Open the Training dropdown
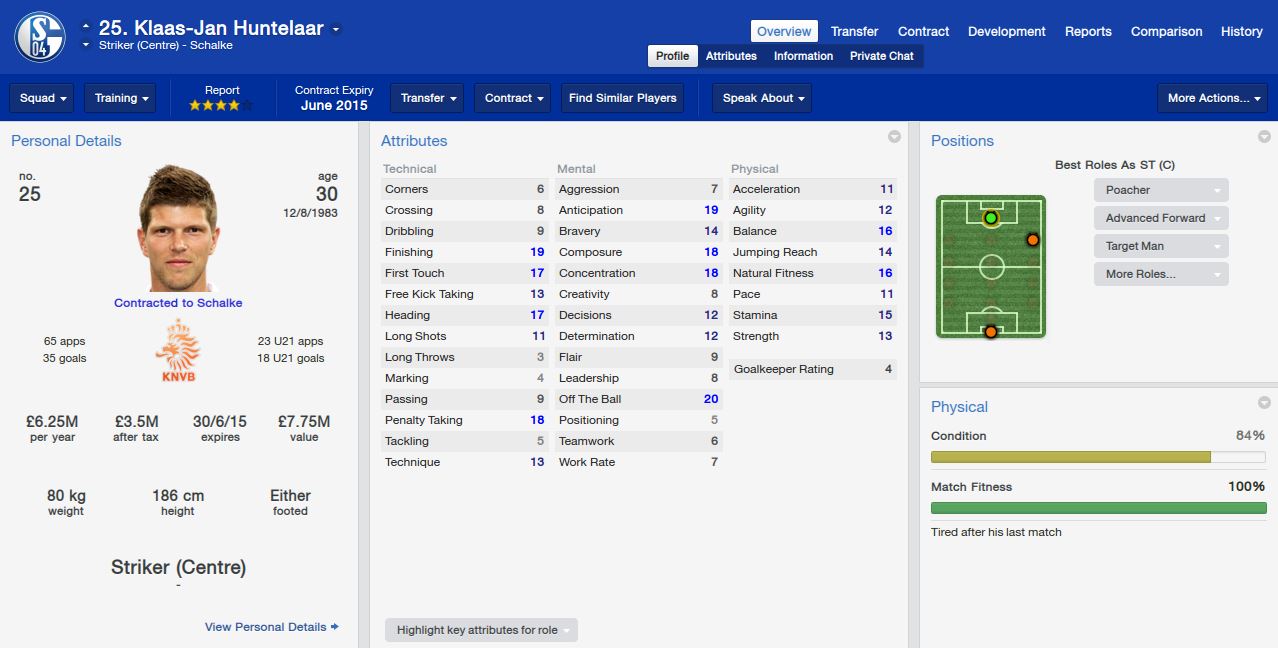1278x648 pixels. point(120,98)
